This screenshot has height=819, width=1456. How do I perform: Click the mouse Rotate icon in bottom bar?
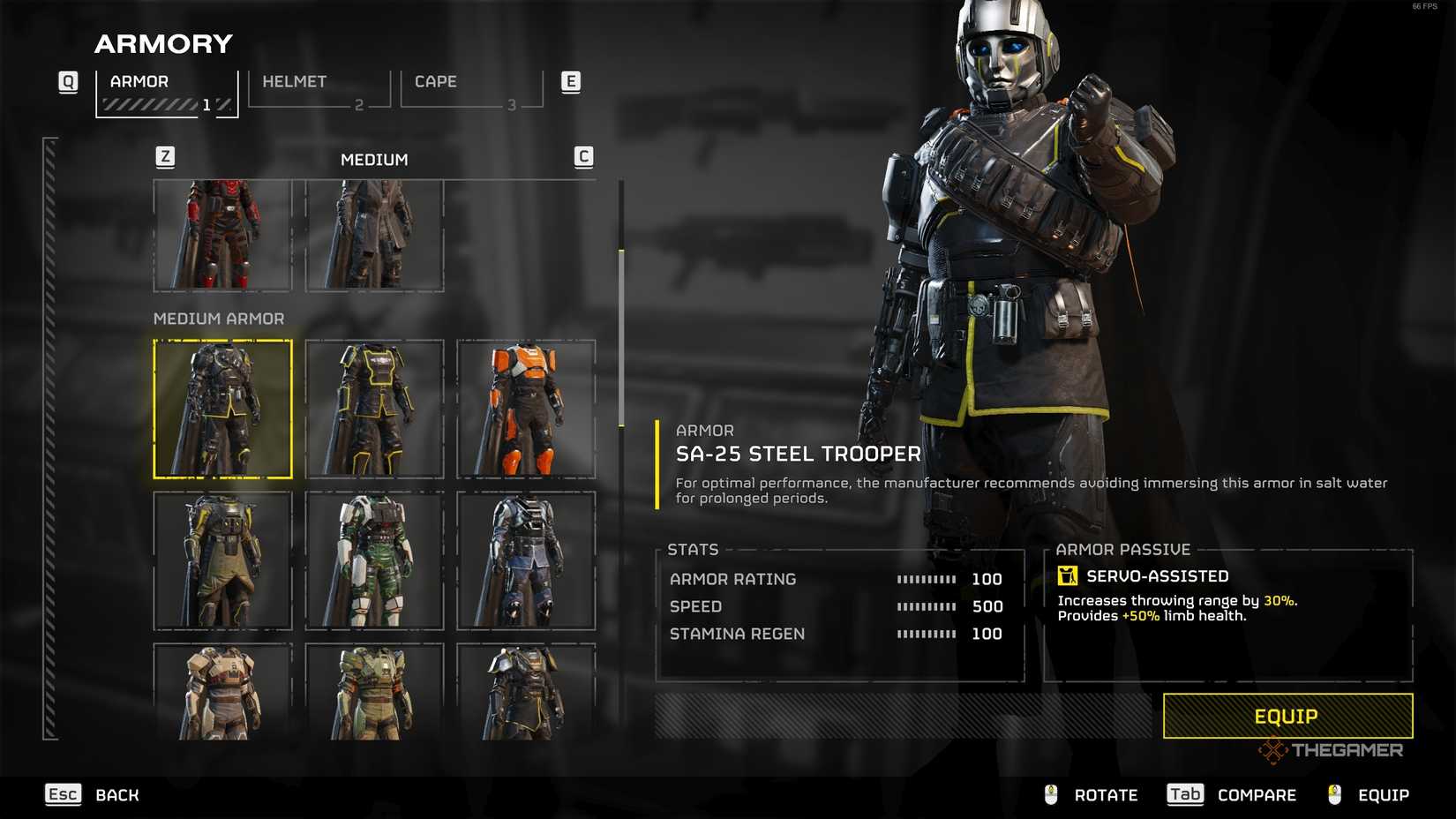[x=1050, y=794]
